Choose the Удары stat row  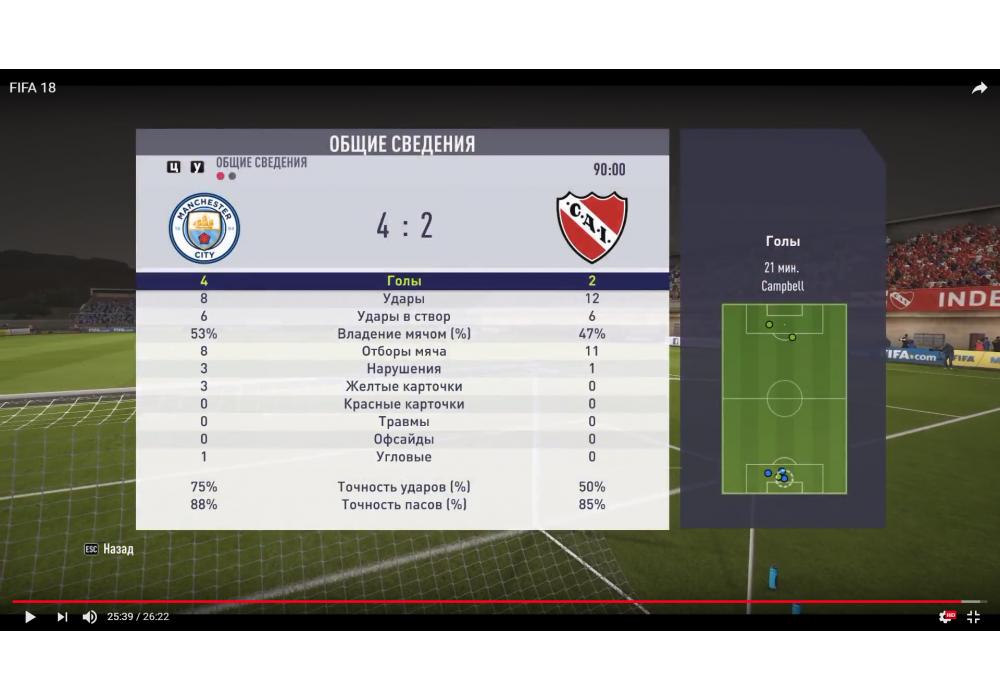tap(403, 299)
